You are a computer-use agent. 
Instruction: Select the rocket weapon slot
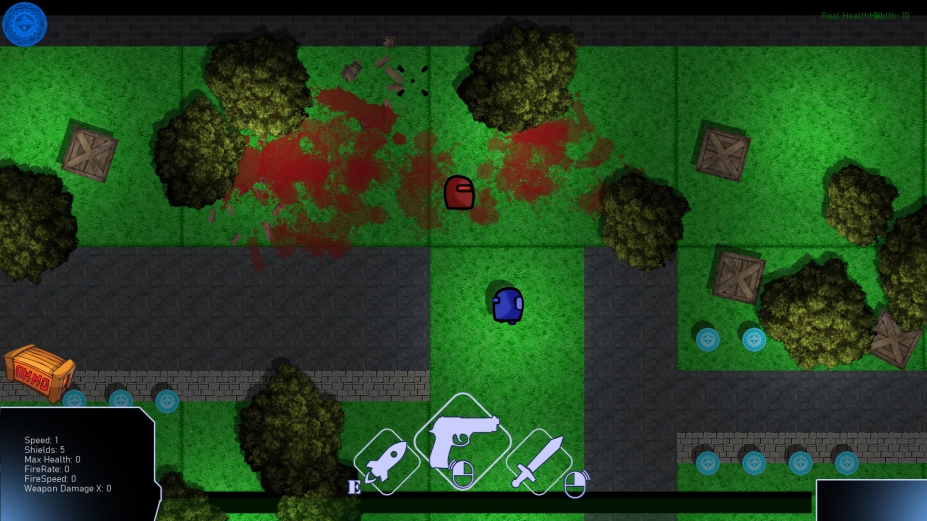(385, 463)
